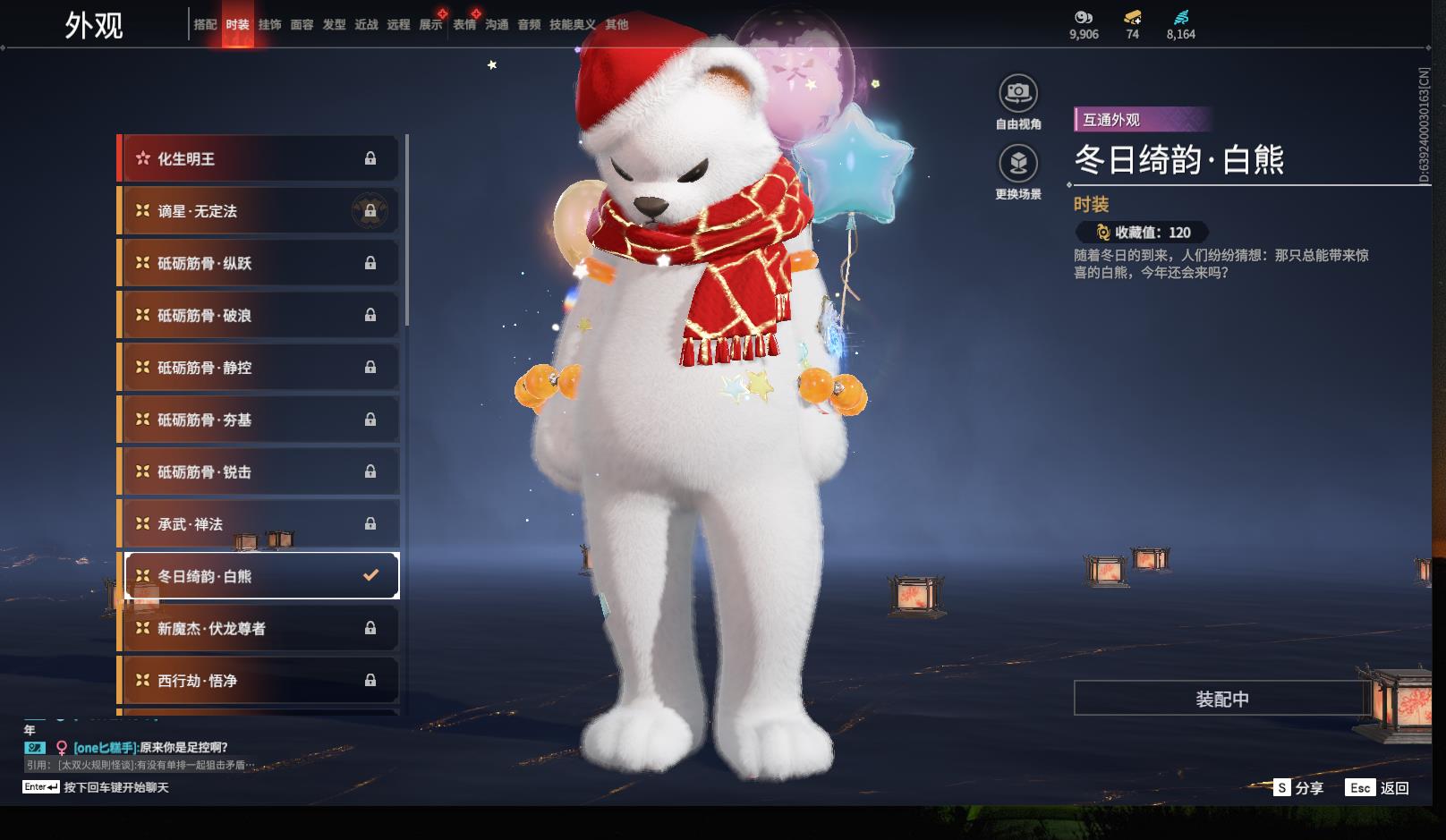The image size is (1446, 840).
Task: Switch to the 表情 emote tab
Action: click(464, 25)
